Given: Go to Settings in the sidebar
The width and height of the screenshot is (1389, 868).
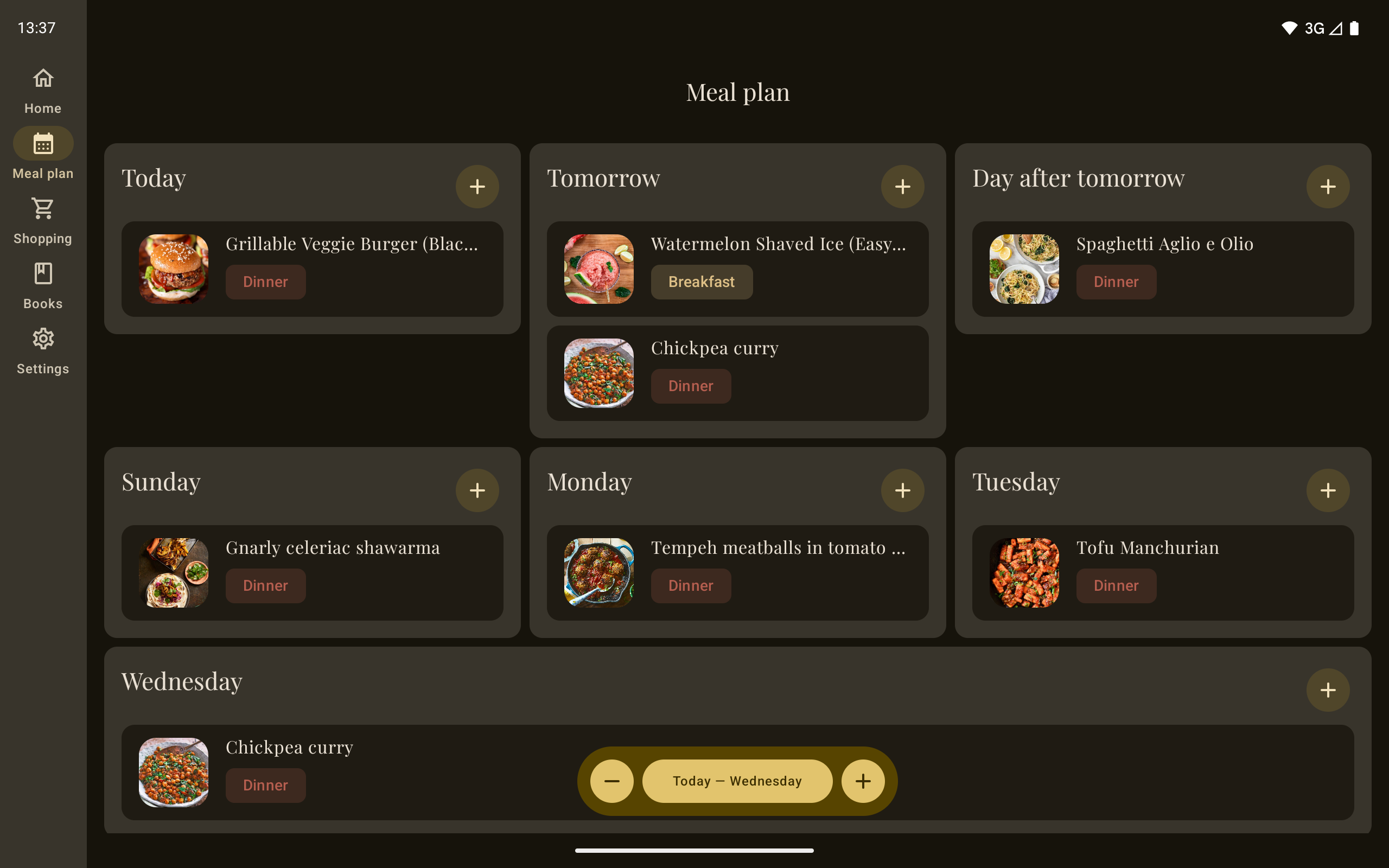Looking at the screenshot, I should (x=43, y=351).
